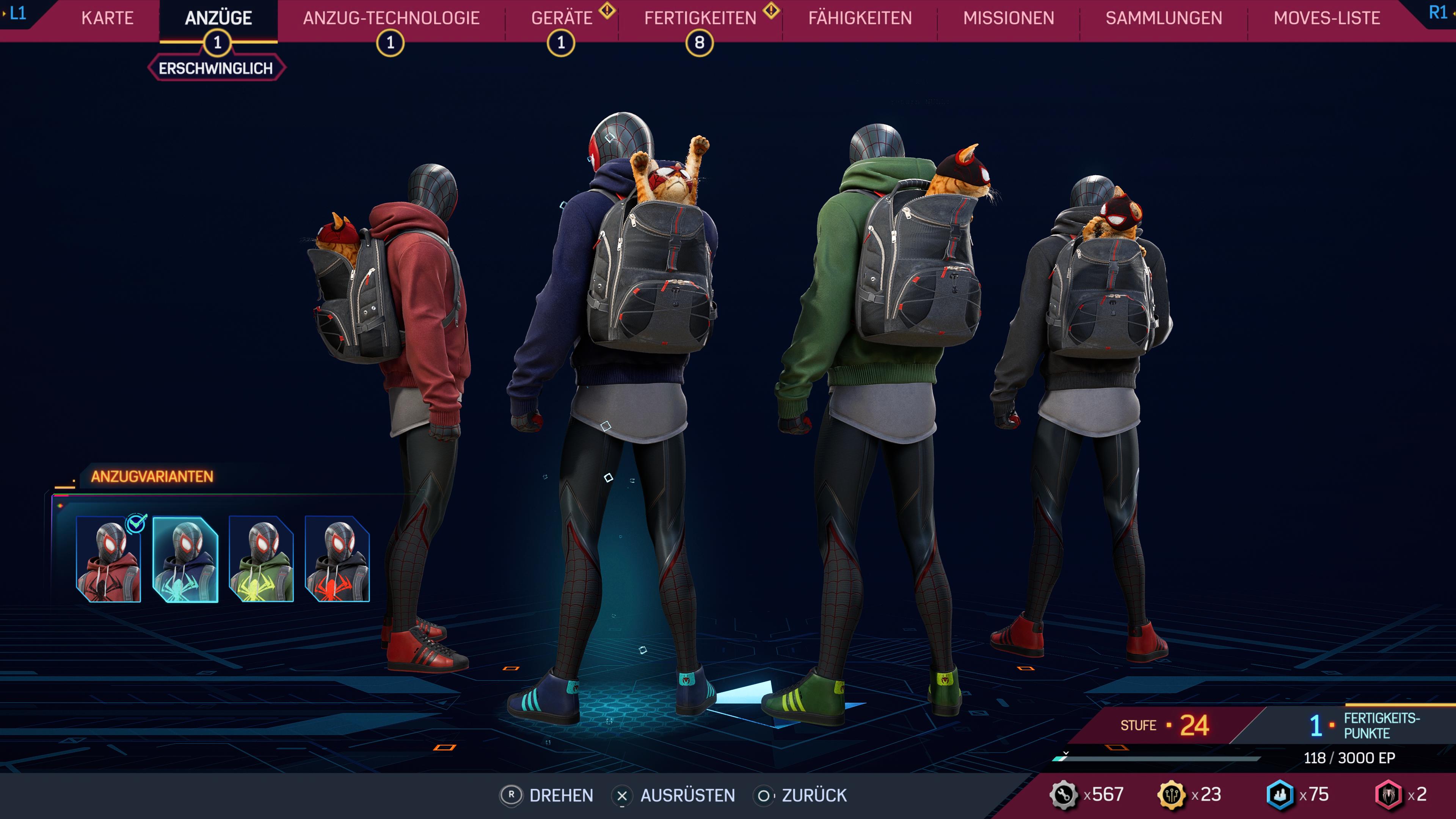Select the Anzüge tab
Image resolution: width=1456 pixels, height=819 pixels.
coord(218,18)
